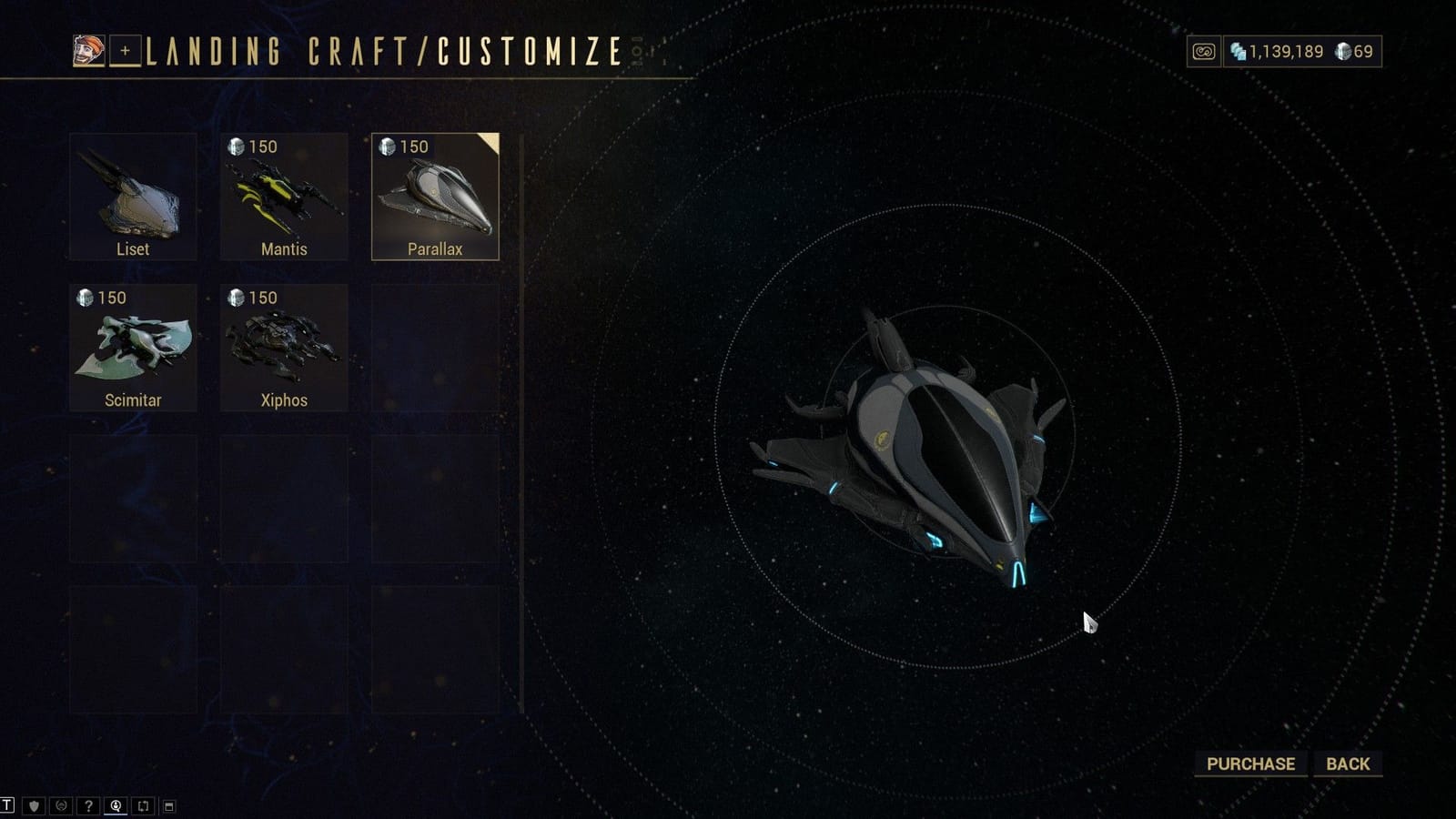Select the shield icon in the bottom toolbar
This screenshot has width=1456, height=819.
tap(33, 804)
